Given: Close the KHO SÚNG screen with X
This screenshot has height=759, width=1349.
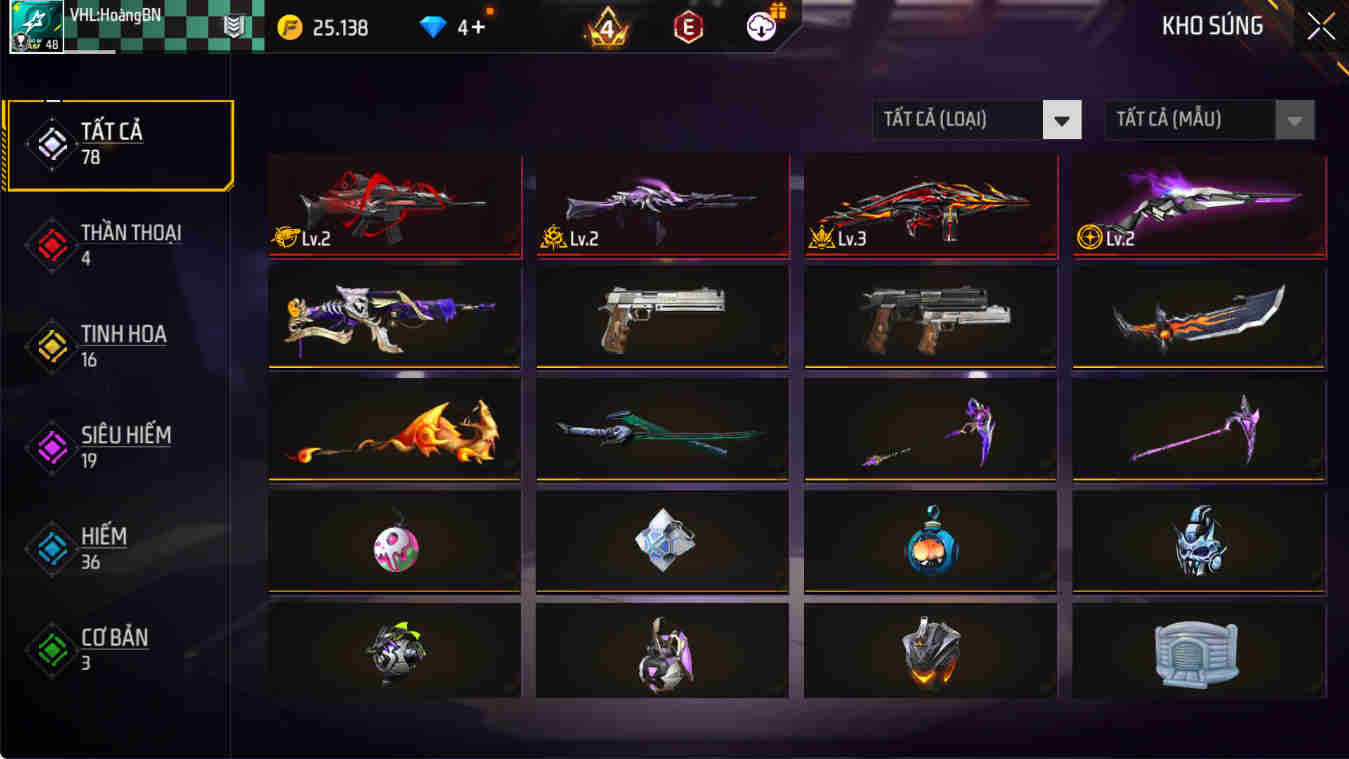Looking at the screenshot, I should point(1319,27).
